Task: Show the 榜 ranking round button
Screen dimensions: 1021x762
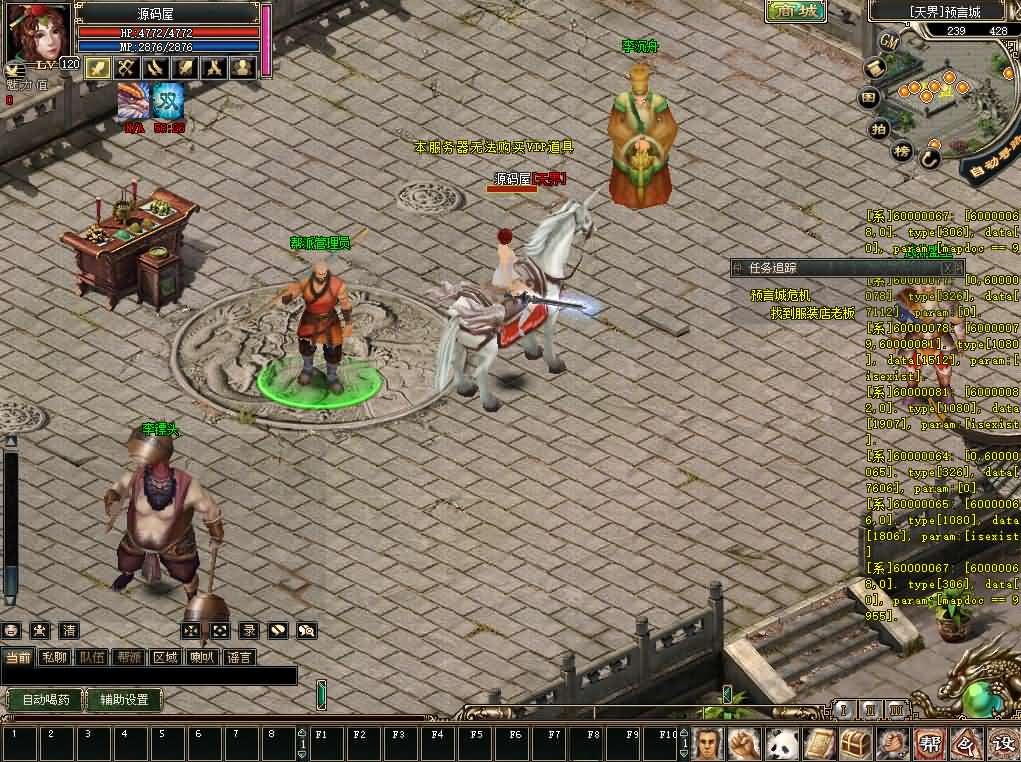Action: [x=902, y=152]
